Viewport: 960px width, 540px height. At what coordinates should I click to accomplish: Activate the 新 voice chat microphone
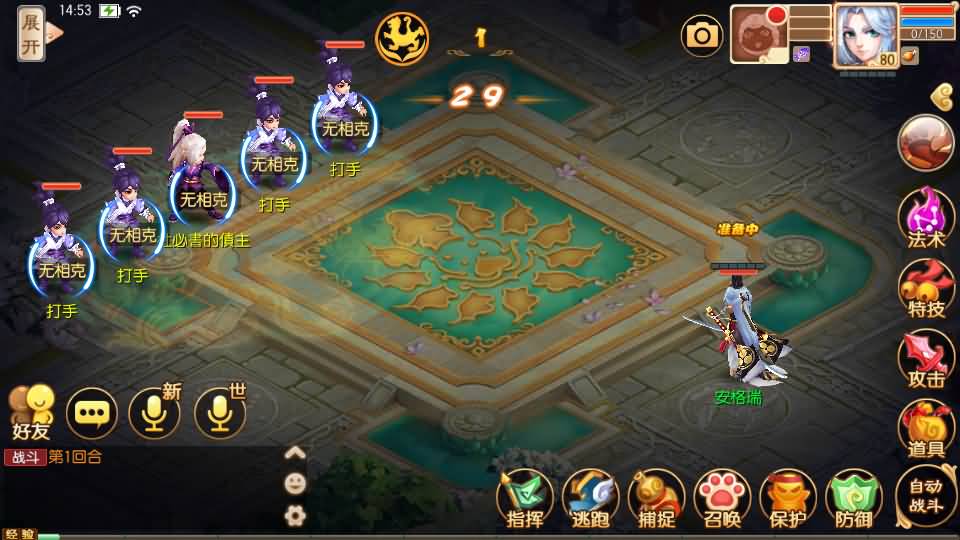point(155,412)
